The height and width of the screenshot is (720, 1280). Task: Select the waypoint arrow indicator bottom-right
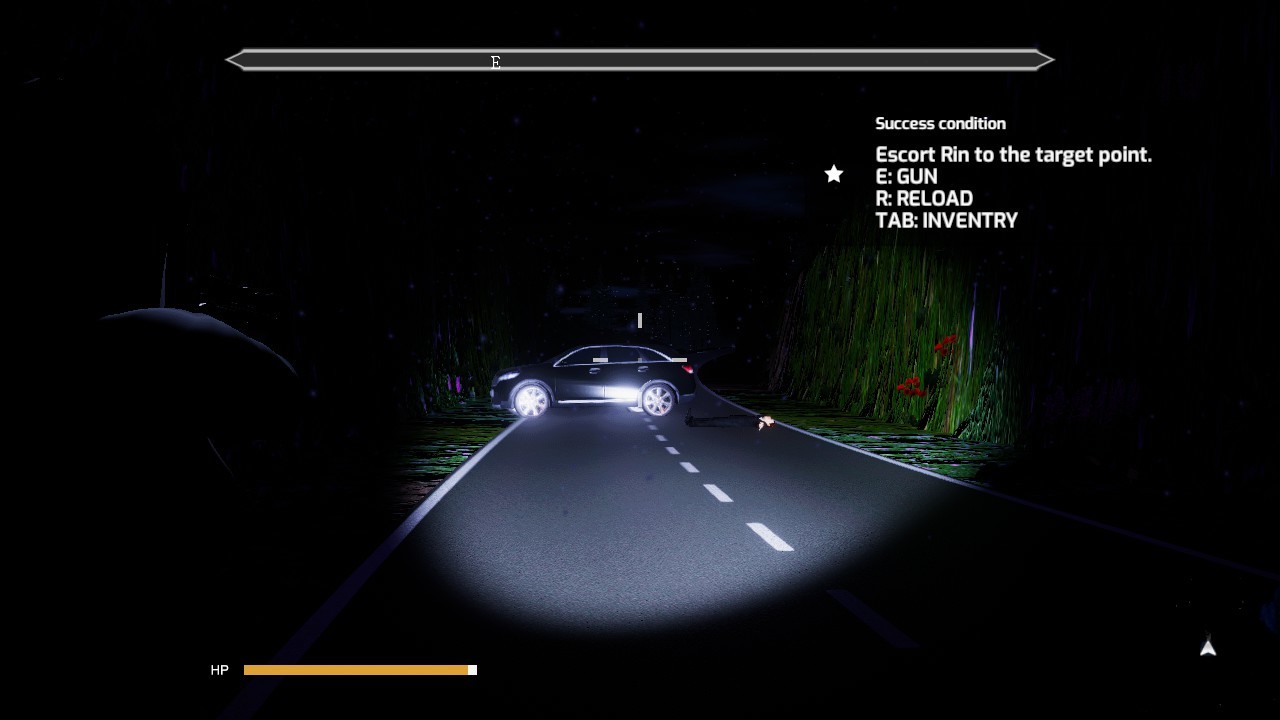[x=1207, y=649]
